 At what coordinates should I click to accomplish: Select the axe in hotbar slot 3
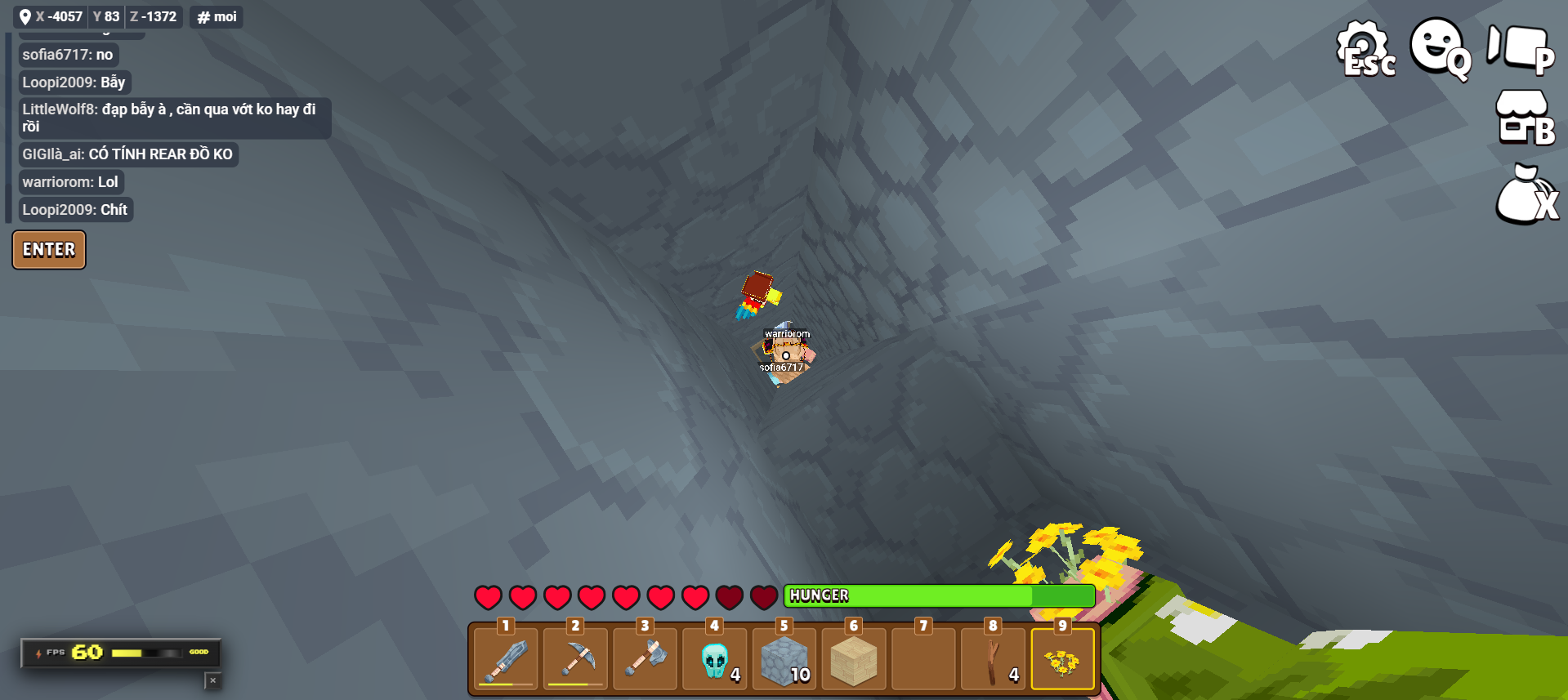tap(646, 658)
